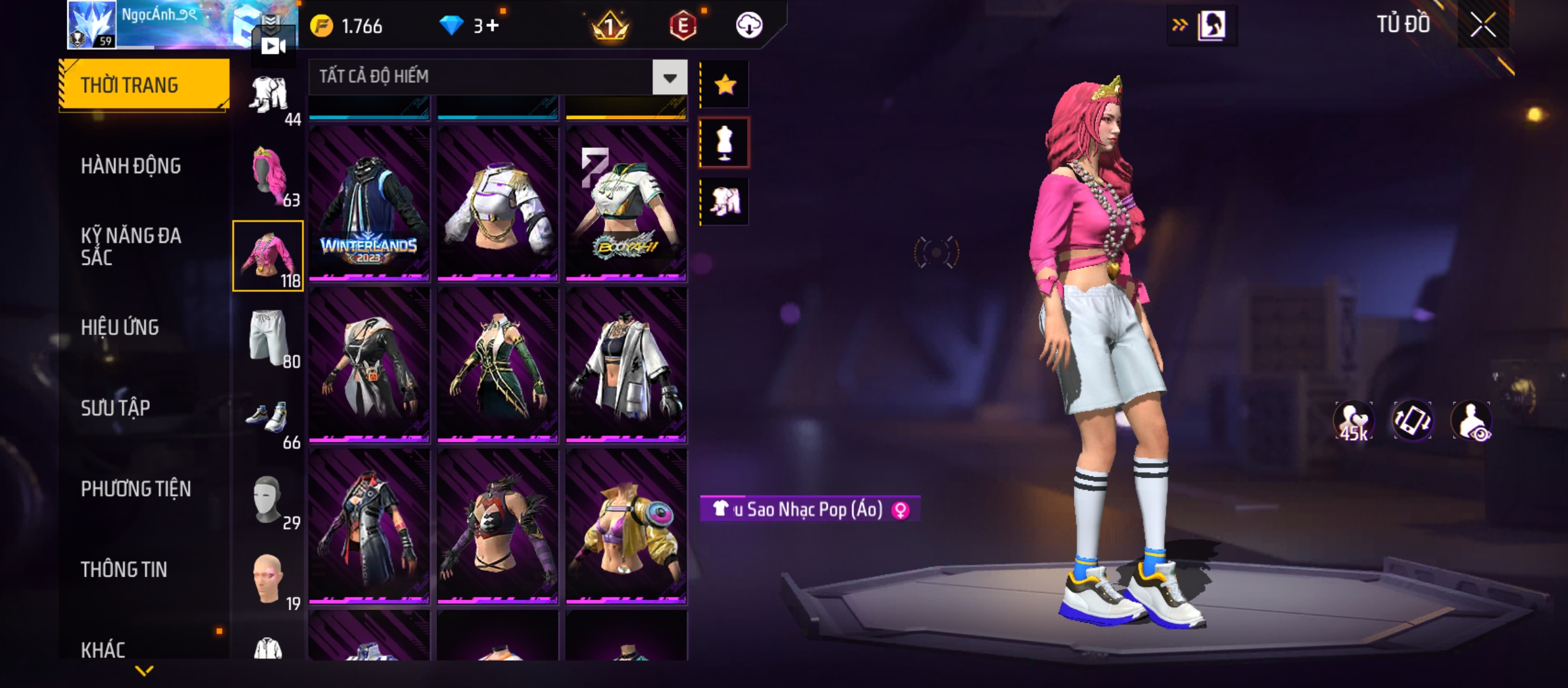Select the yellow jacket with purple top

coord(626,526)
